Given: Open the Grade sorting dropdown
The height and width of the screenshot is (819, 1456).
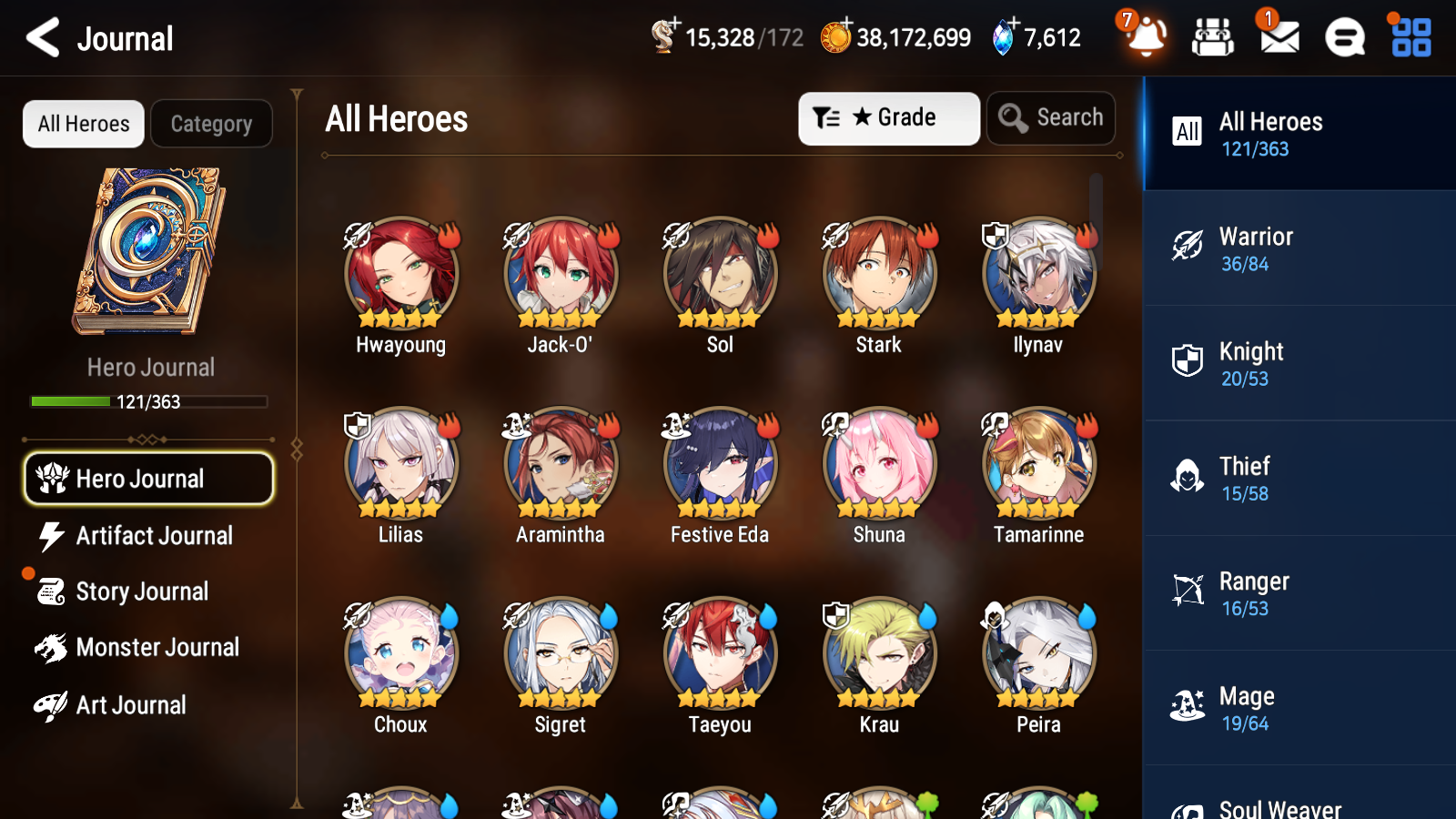Looking at the screenshot, I should click(888, 117).
